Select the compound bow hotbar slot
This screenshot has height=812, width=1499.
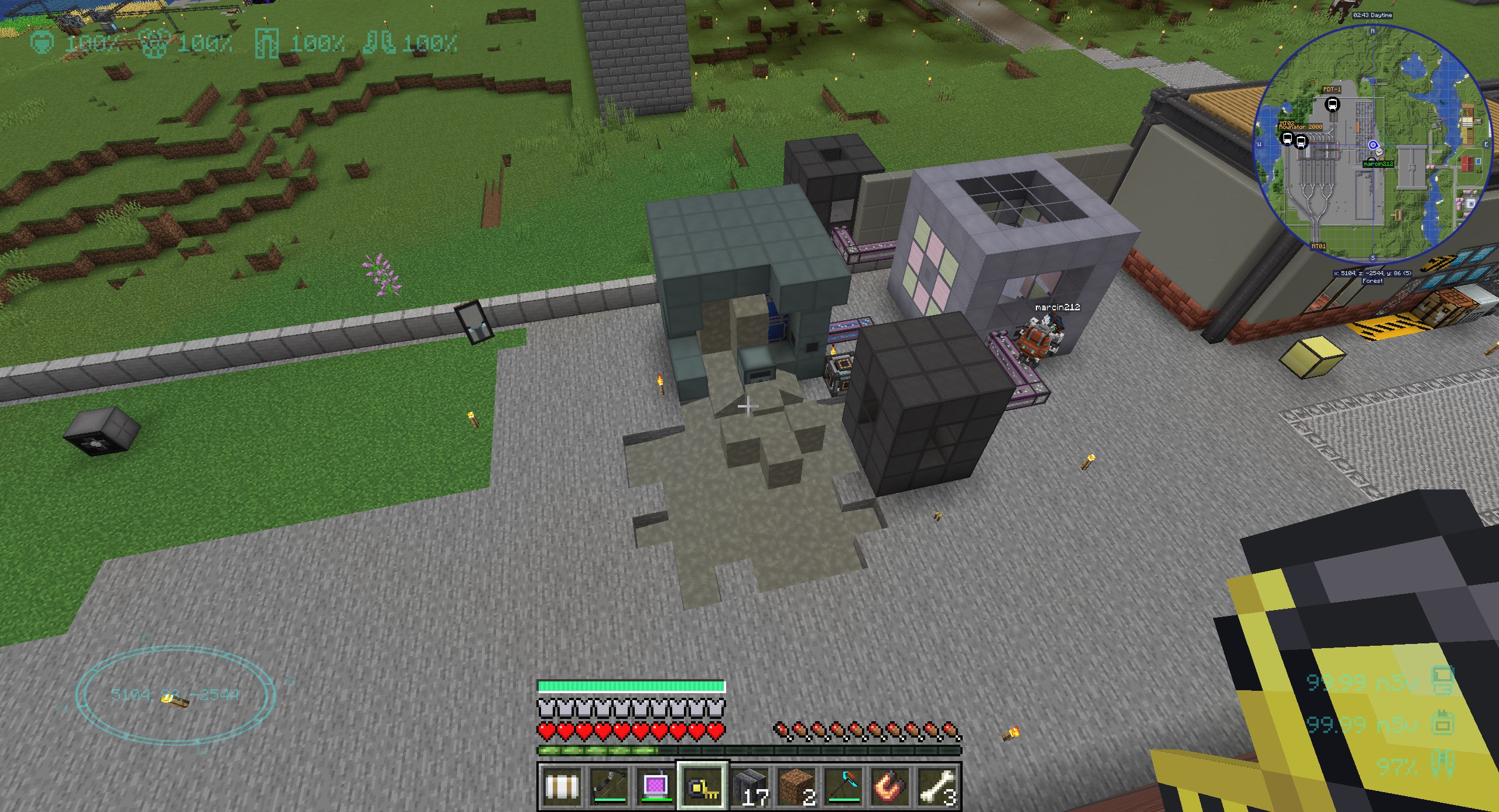click(609, 786)
